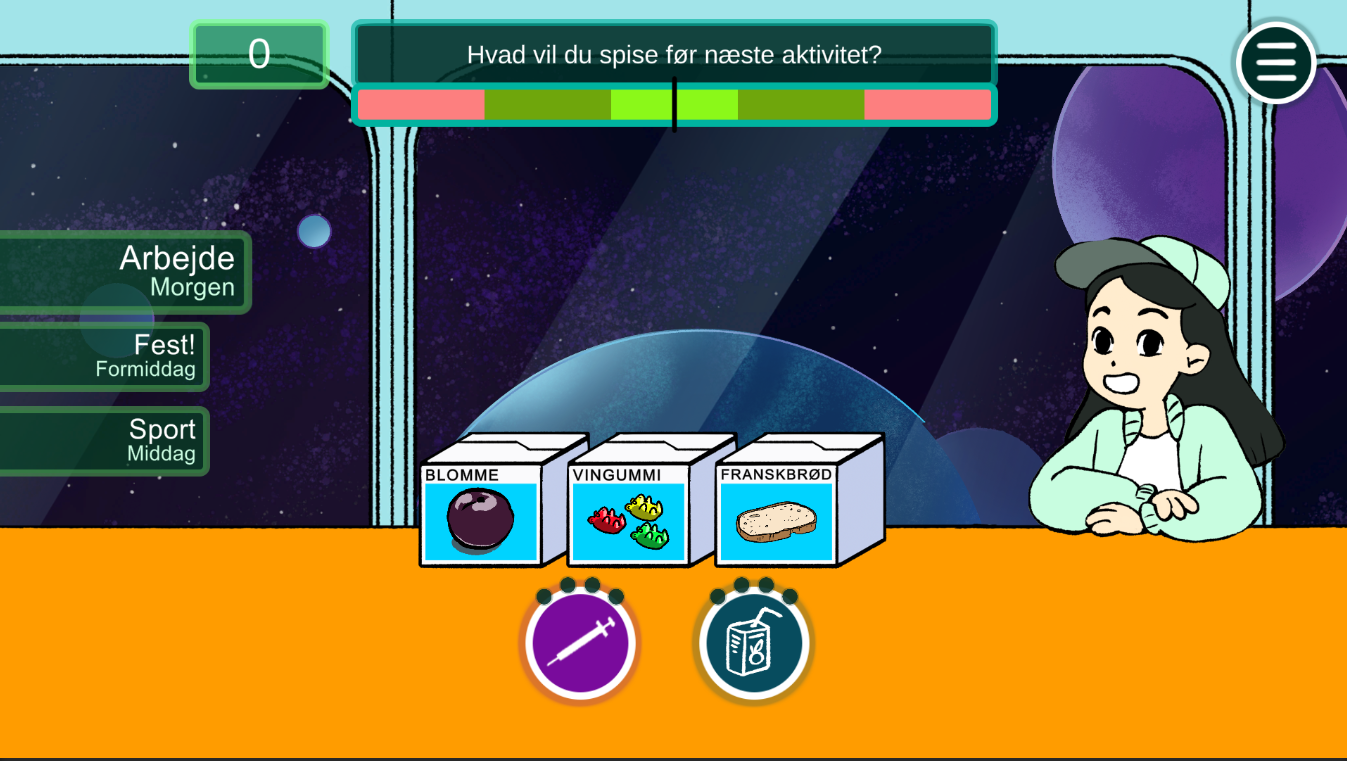This screenshot has height=761, width=1347.
Task: Open the hamburger menu
Action: 1276,63
